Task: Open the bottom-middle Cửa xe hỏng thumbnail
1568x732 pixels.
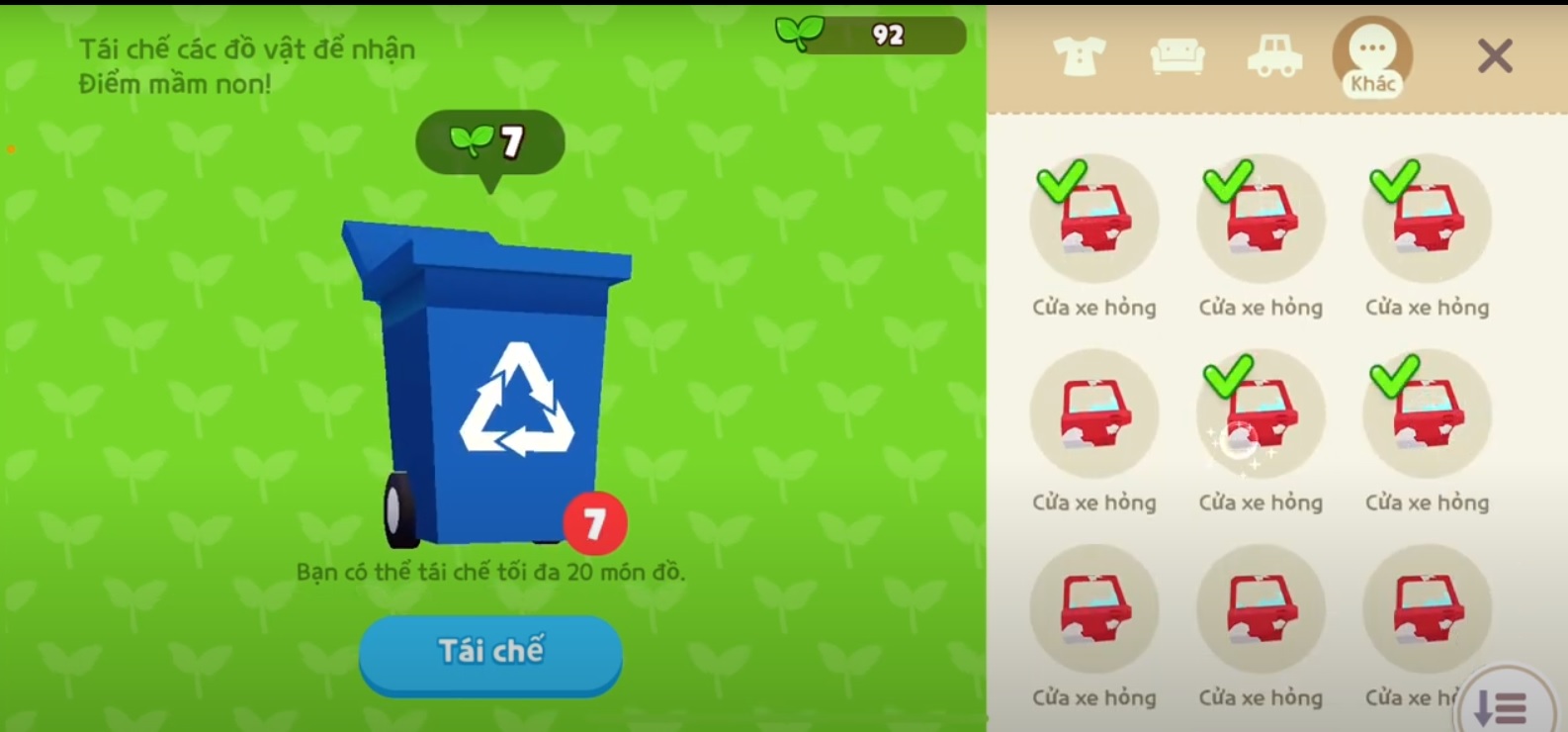Action: click(1261, 609)
